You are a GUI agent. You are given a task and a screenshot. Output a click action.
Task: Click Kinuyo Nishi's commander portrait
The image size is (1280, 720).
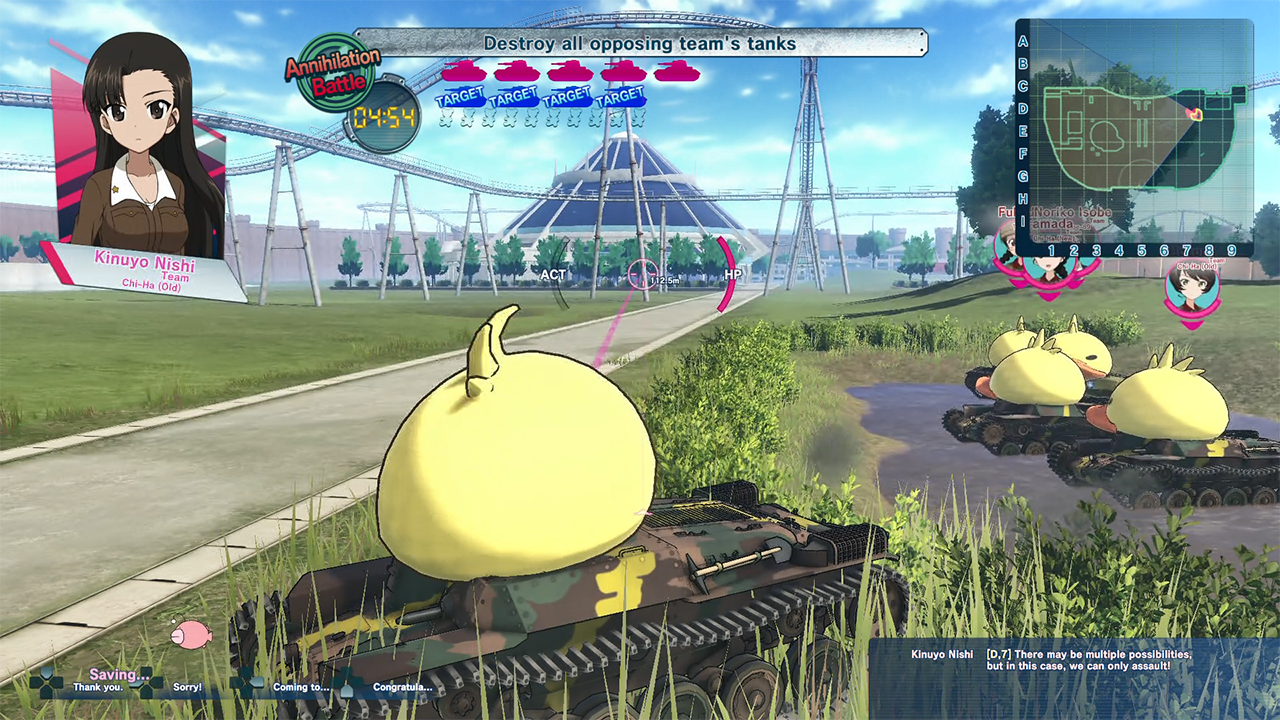pyautogui.click(x=140, y=150)
